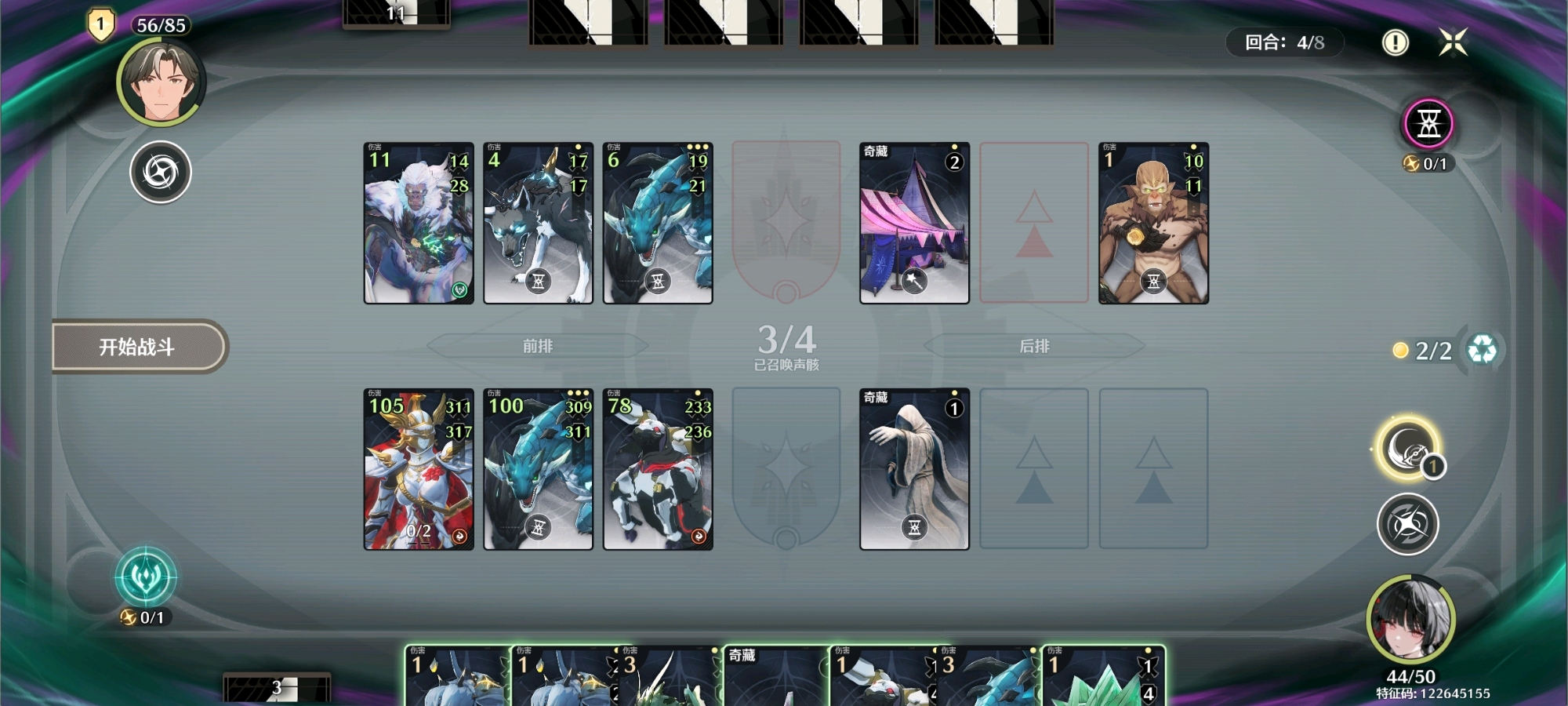
Task: Select the player's blue dragon card with 100 damage
Action: click(x=538, y=469)
